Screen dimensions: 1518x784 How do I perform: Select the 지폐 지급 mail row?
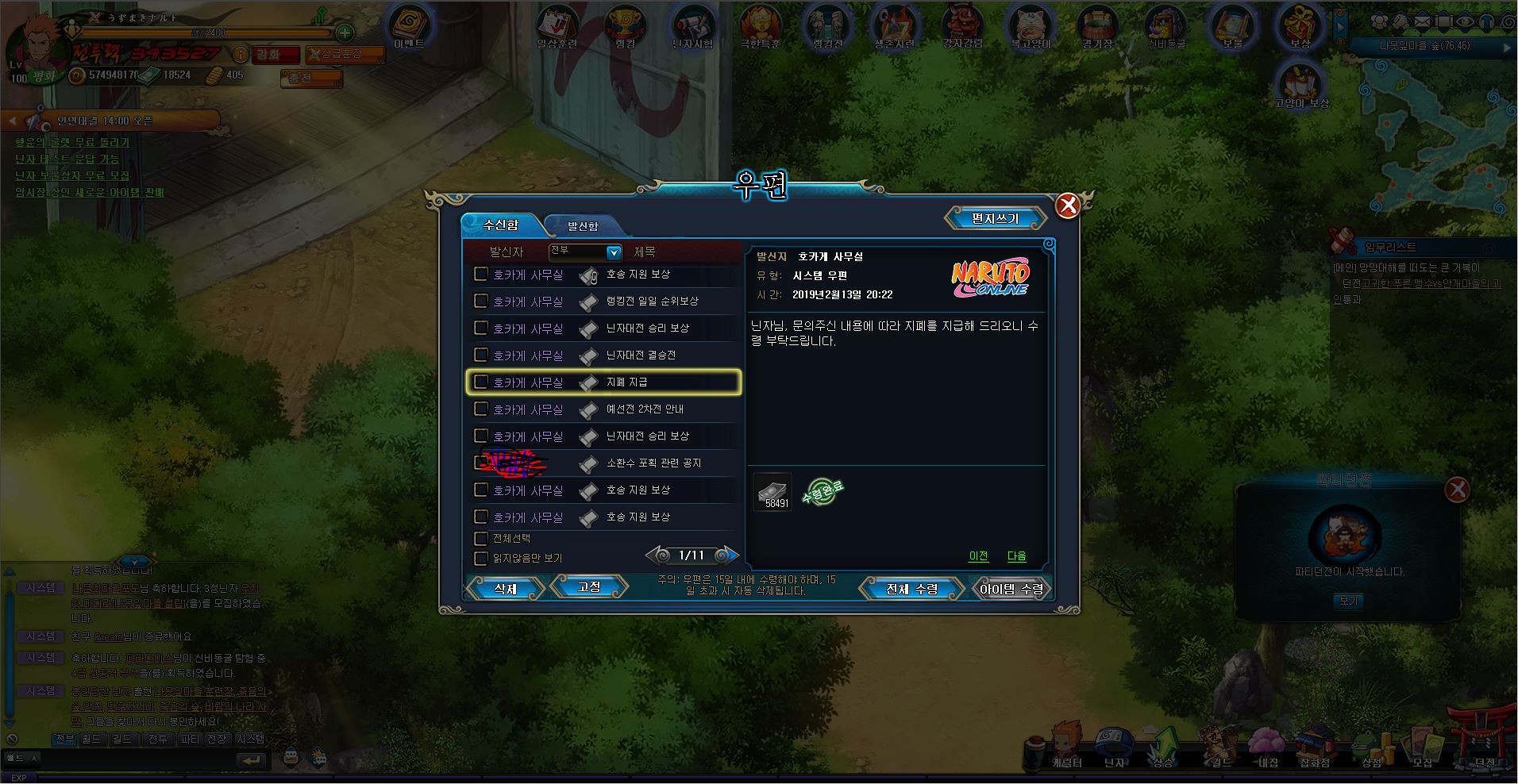tap(627, 382)
